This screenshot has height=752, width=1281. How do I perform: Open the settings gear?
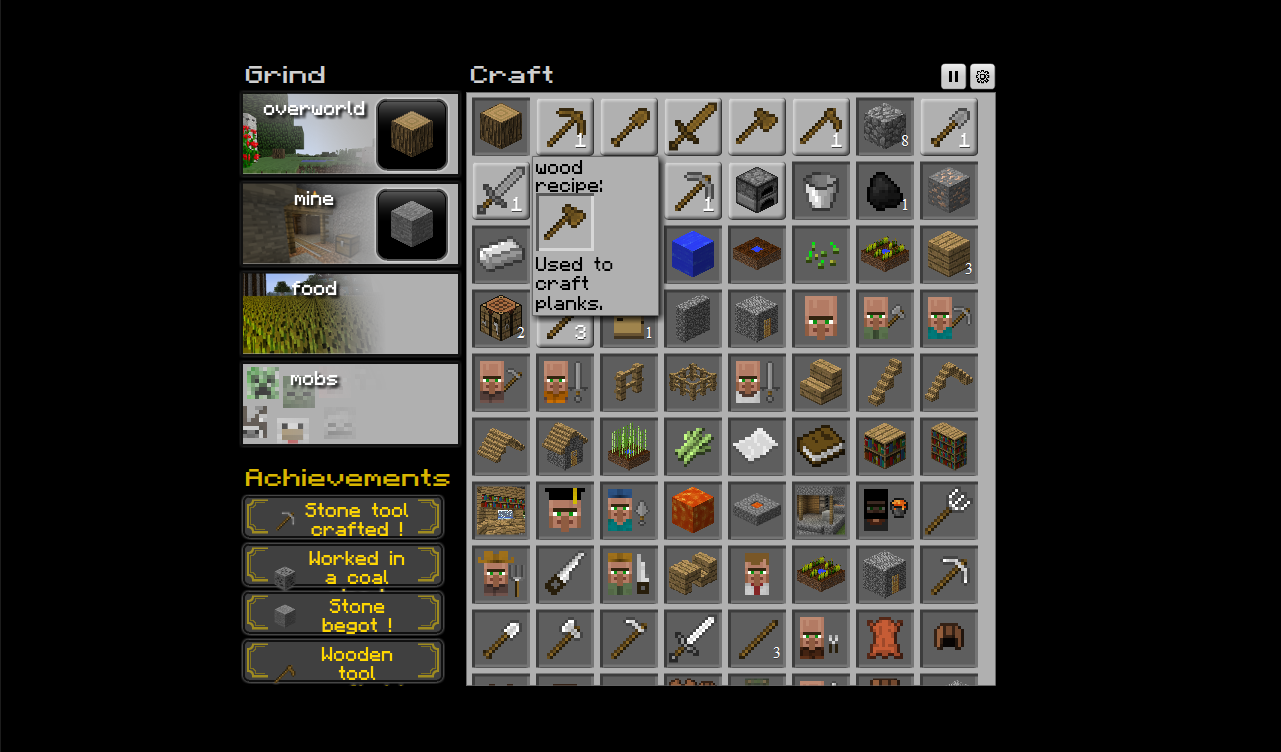click(982, 76)
